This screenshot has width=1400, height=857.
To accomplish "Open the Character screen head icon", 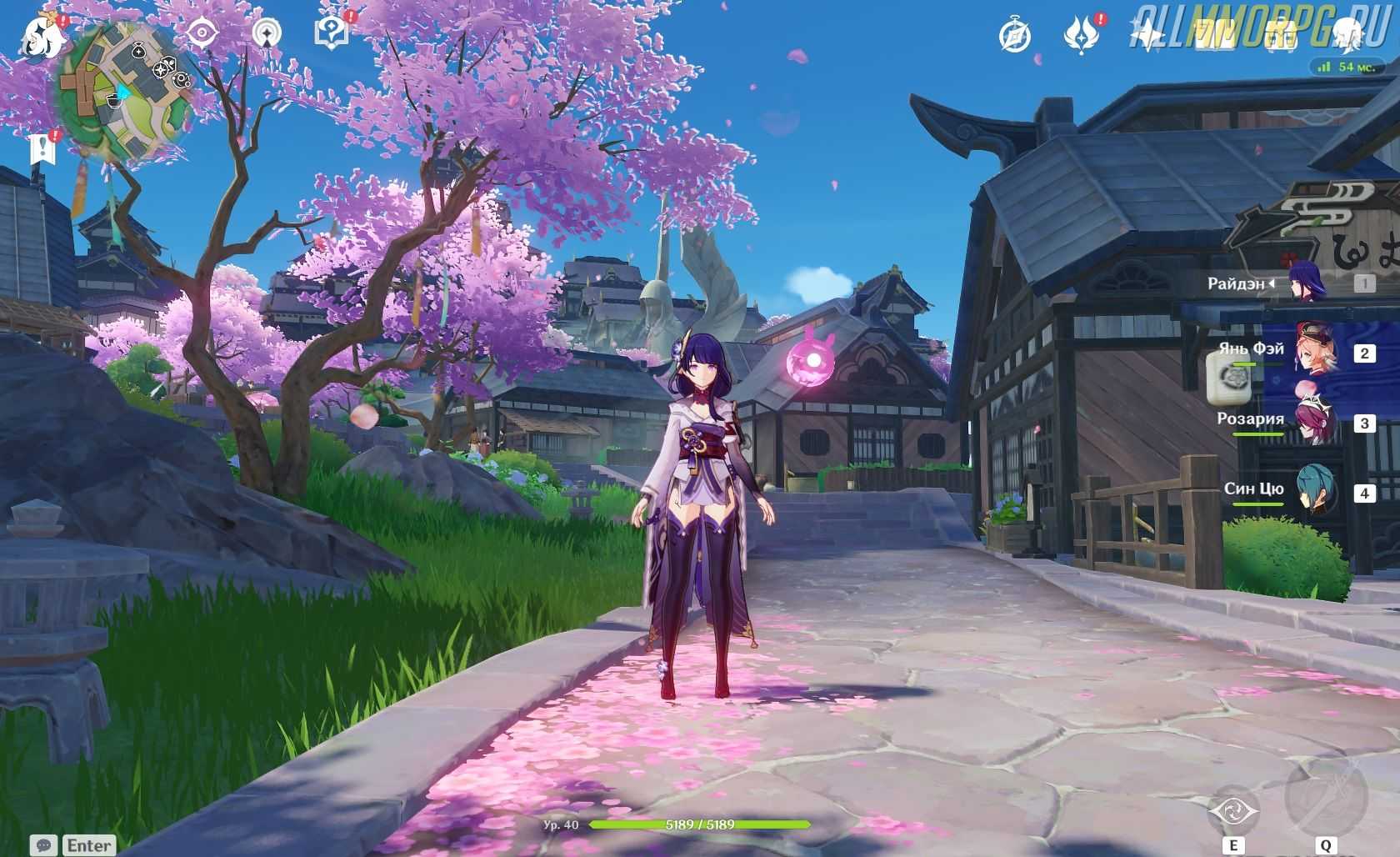I will click(1347, 33).
